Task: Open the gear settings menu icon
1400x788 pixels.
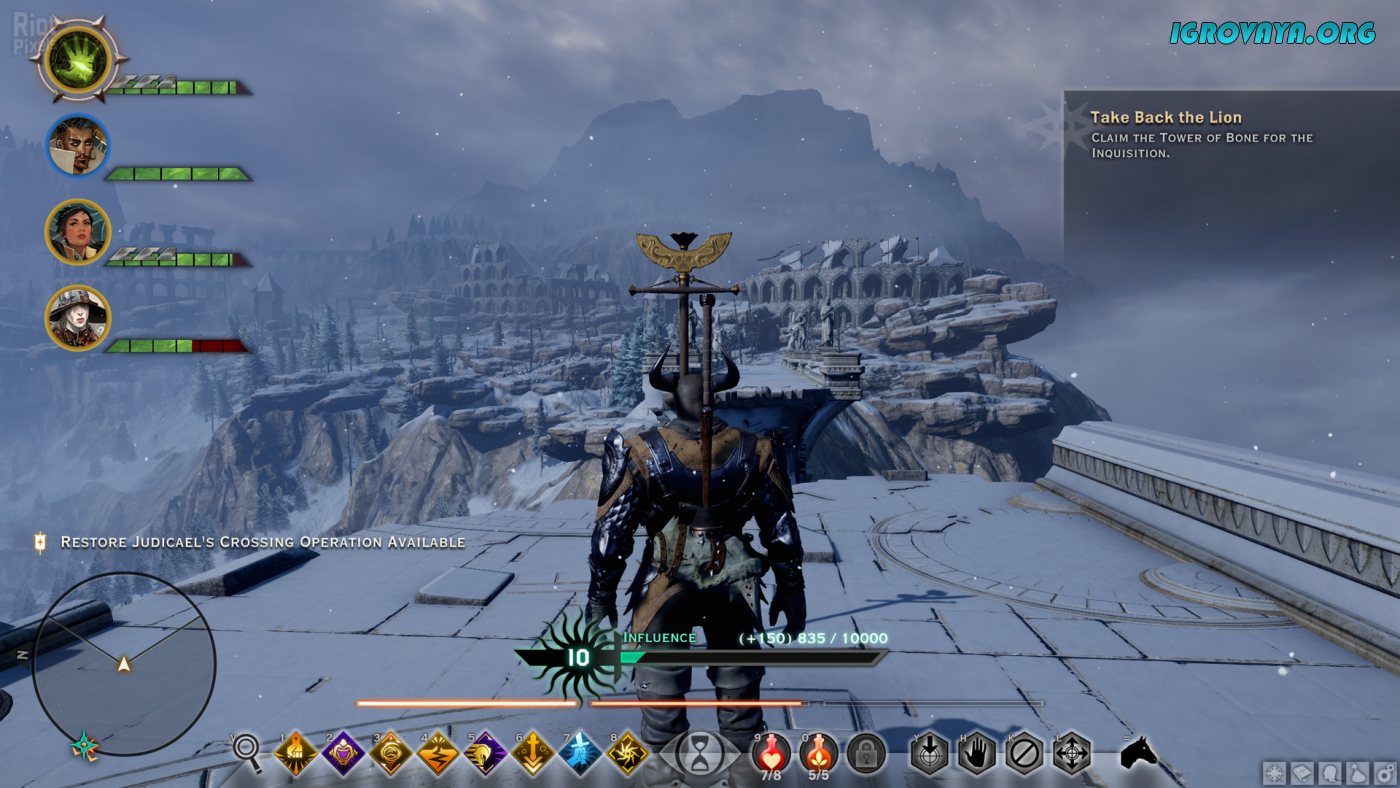Action: (1385, 772)
